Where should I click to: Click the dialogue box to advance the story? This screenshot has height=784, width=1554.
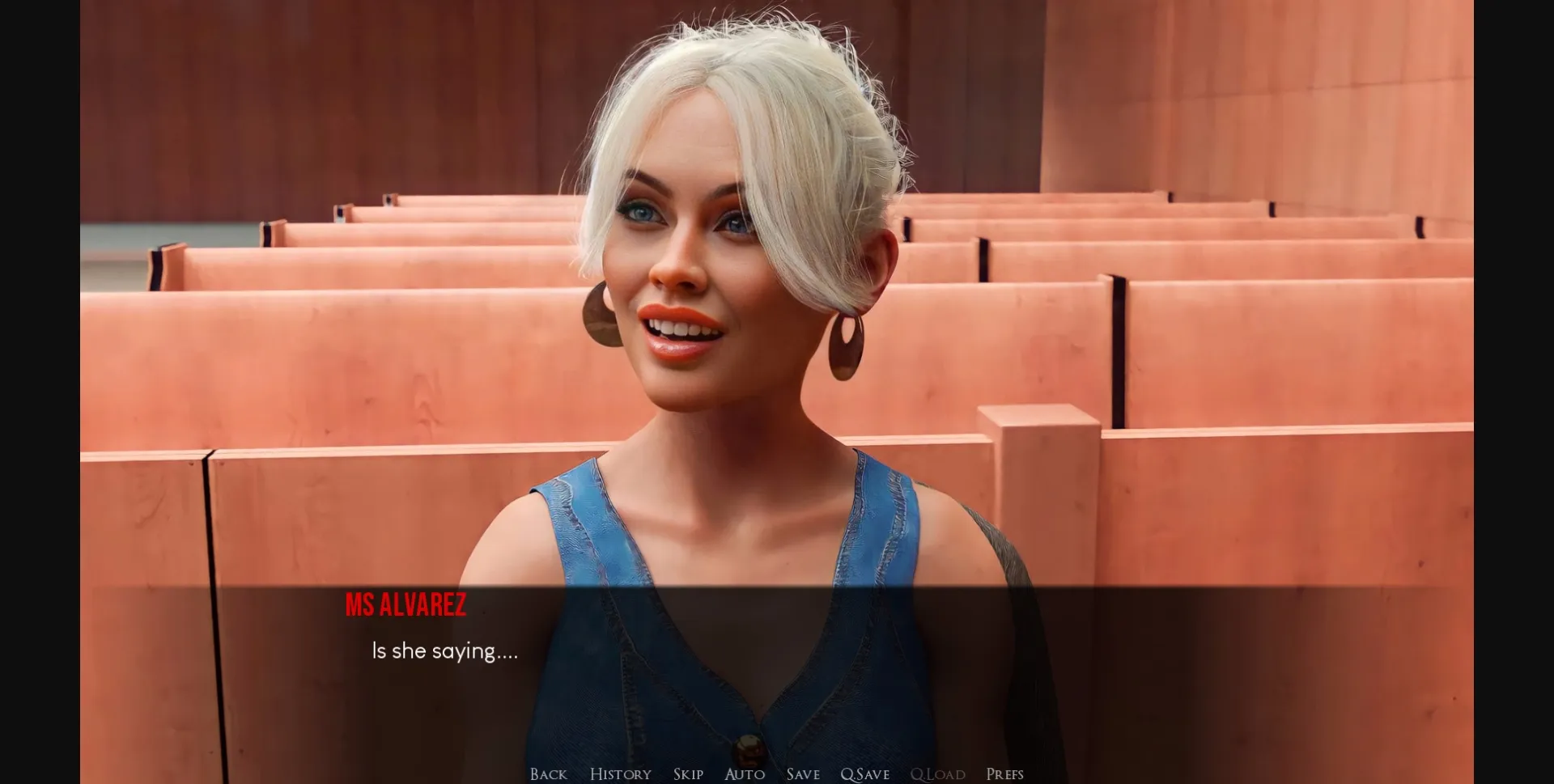pos(777,663)
